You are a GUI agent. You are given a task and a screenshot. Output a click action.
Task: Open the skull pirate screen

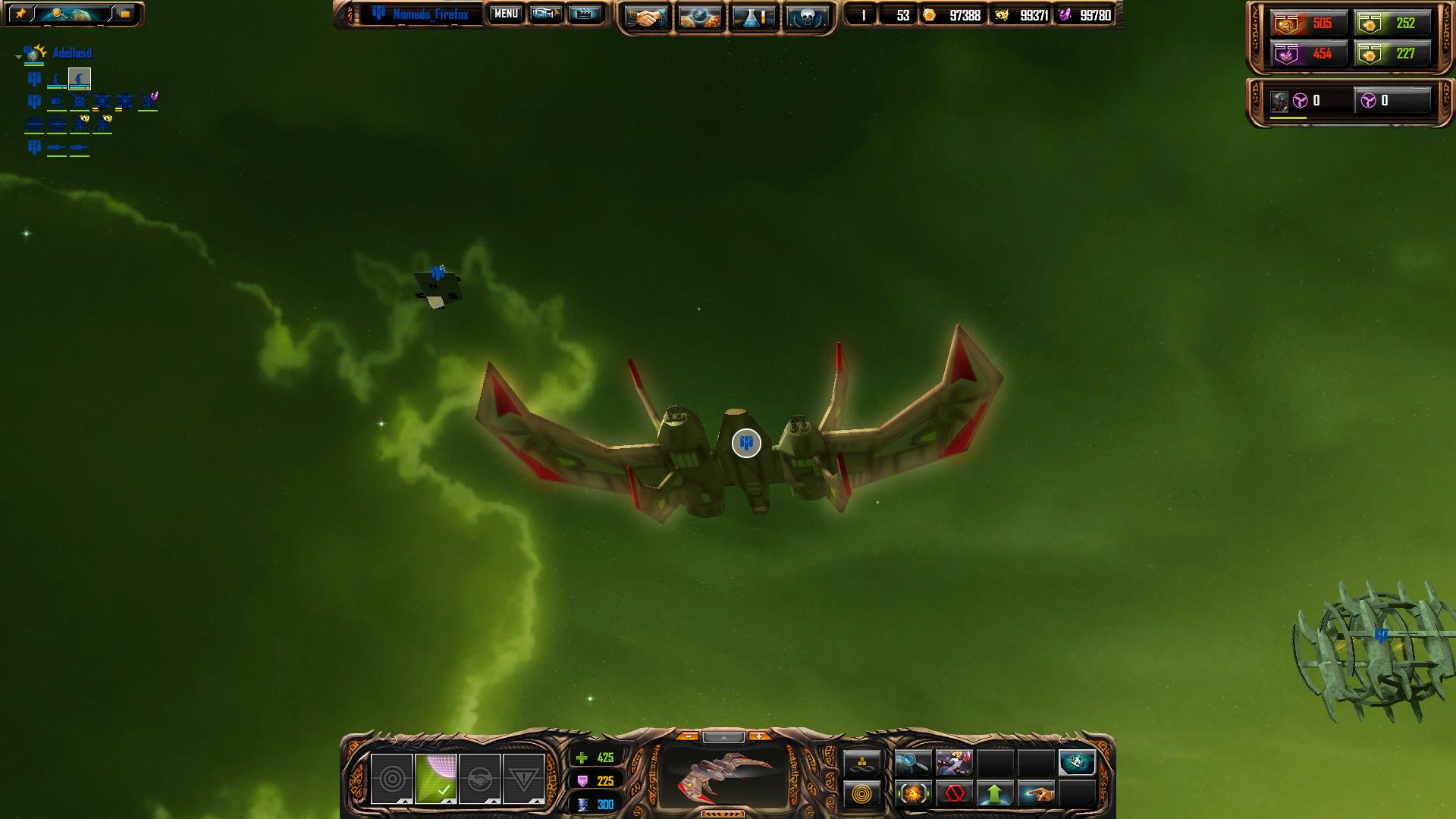tap(806, 17)
